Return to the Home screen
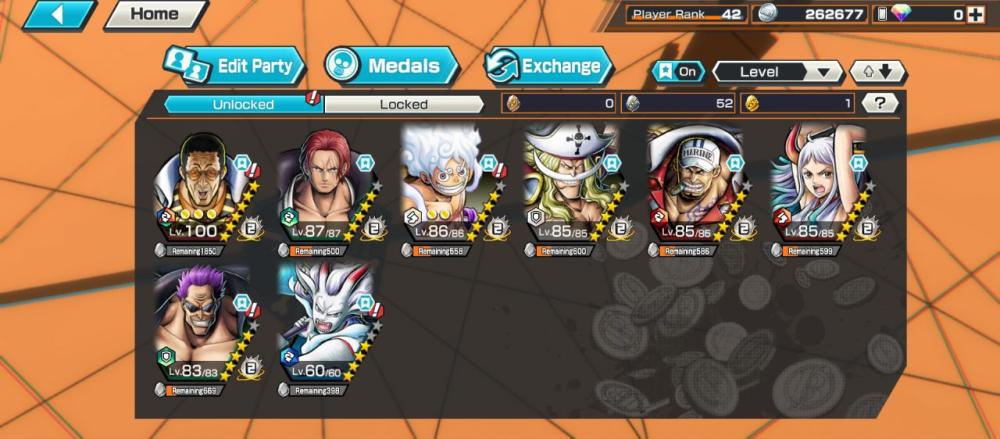This screenshot has height=439, width=1000. coord(155,14)
